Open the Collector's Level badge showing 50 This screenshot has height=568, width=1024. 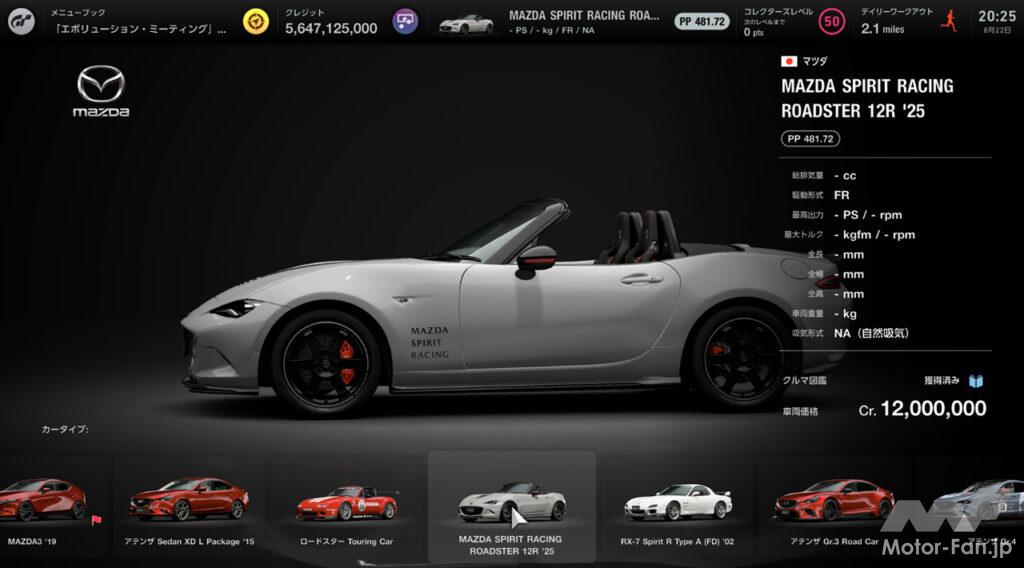click(x=831, y=21)
